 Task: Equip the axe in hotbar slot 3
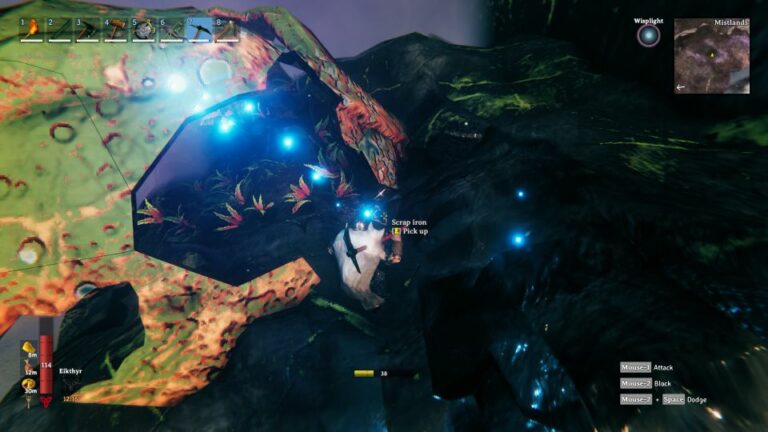click(x=88, y=29)
